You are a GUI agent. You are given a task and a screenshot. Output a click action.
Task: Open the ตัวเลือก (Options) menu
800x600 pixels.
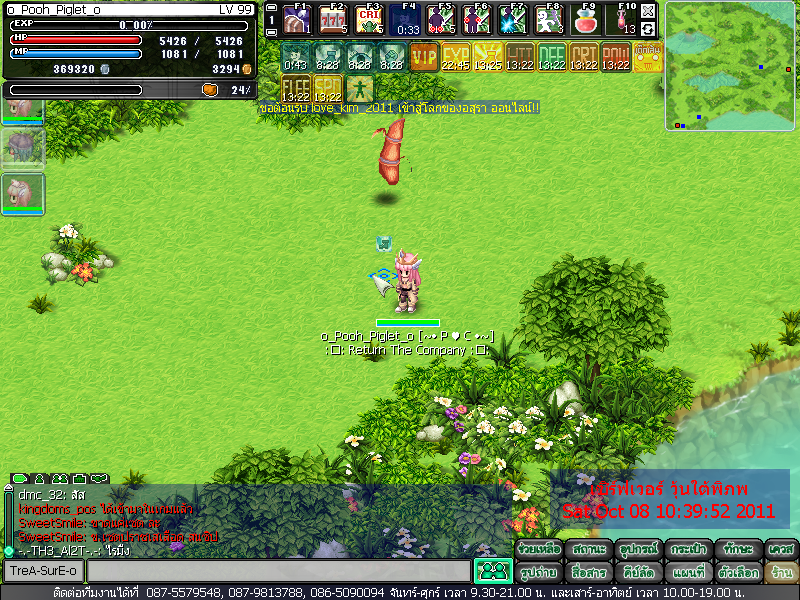[x=735, y=573]
